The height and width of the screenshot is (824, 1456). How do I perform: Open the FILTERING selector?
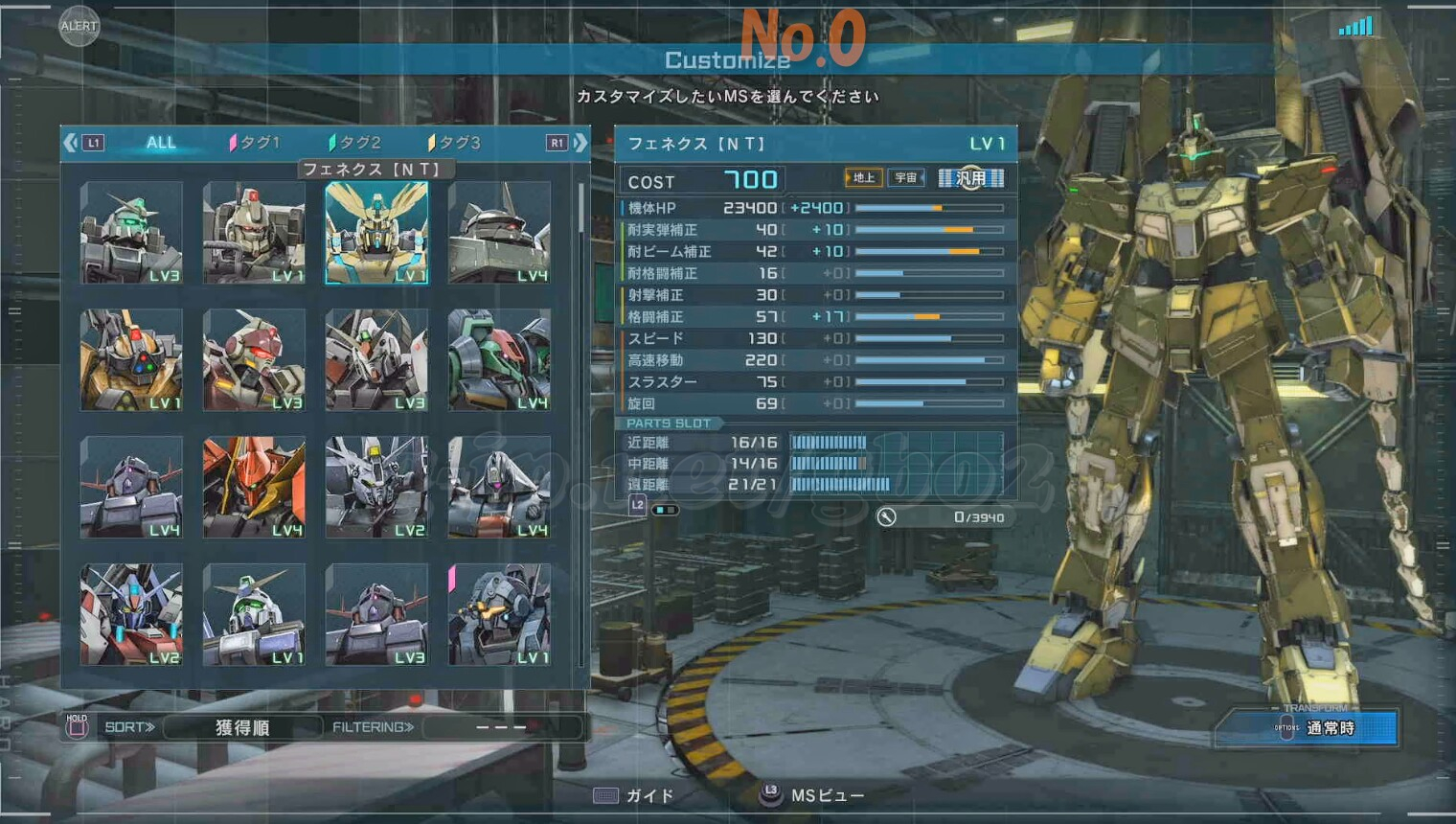point(501,727)
